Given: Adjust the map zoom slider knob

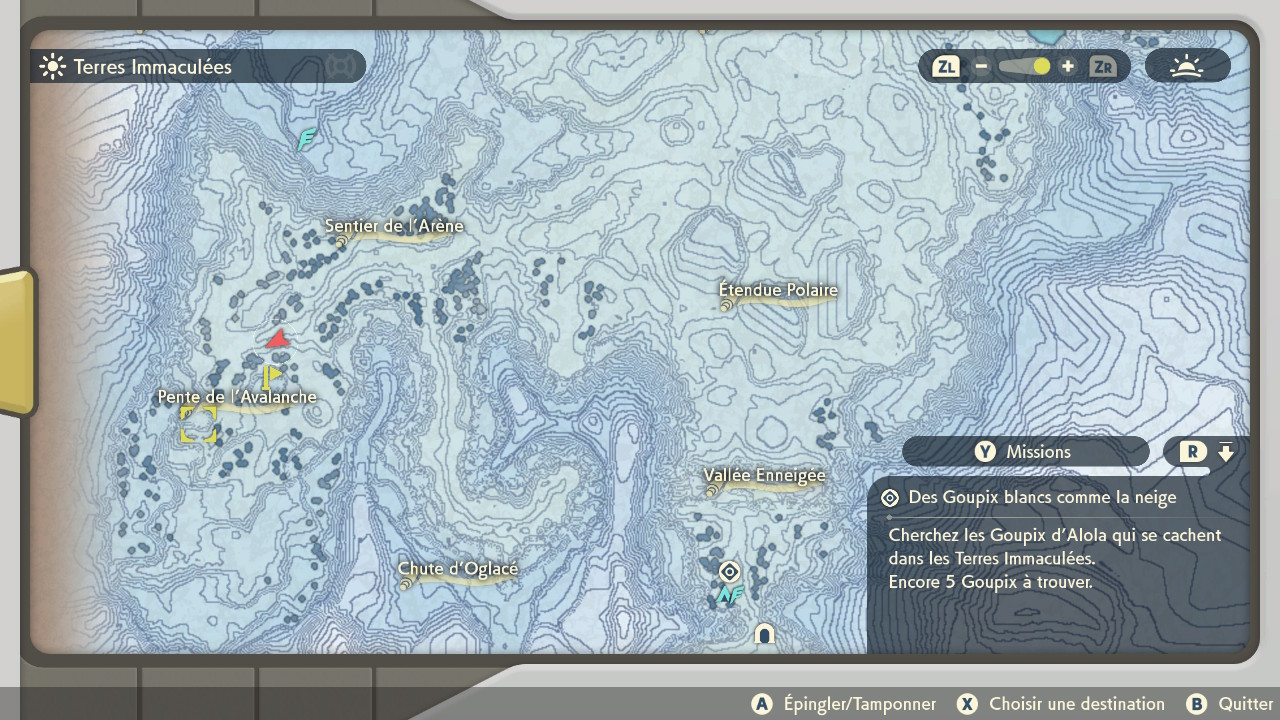Looking at the screenshot, I should (1041, 67).
